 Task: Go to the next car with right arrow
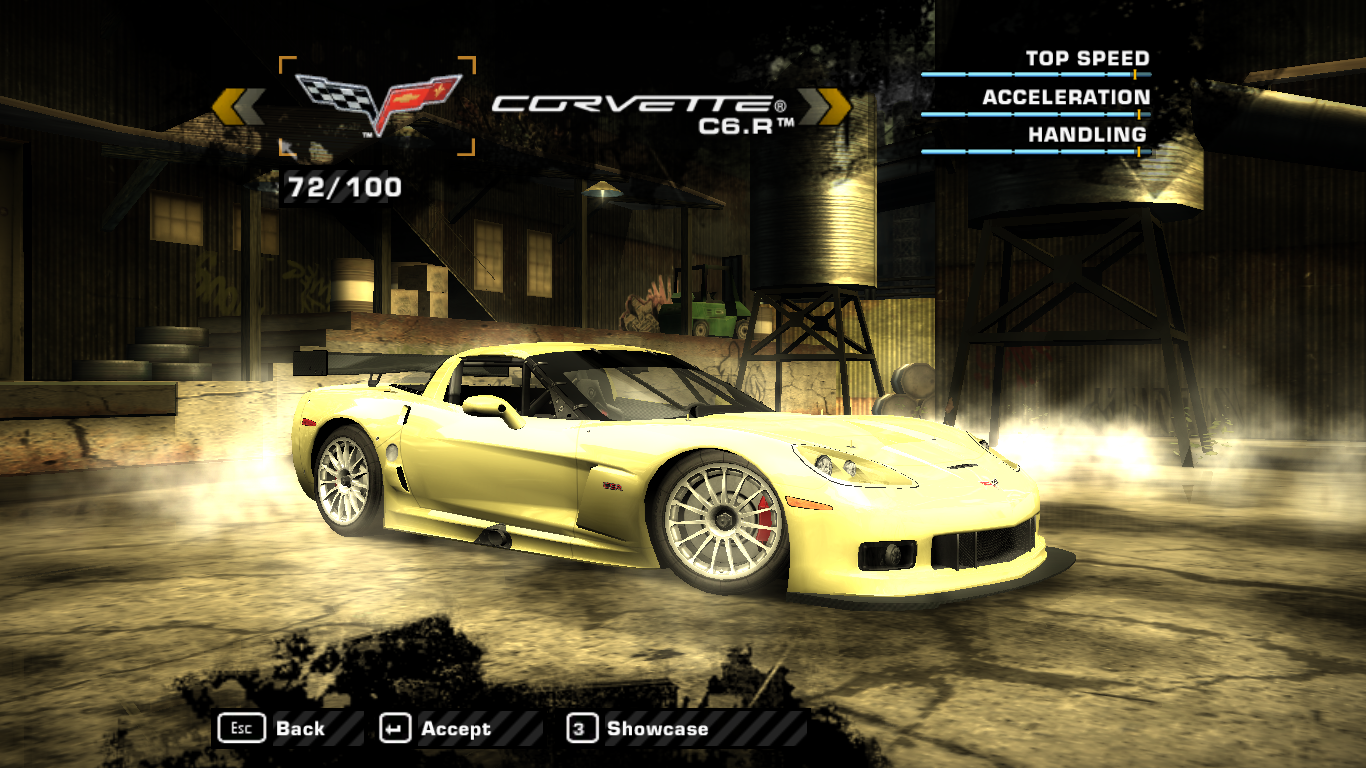pos(825,106)
